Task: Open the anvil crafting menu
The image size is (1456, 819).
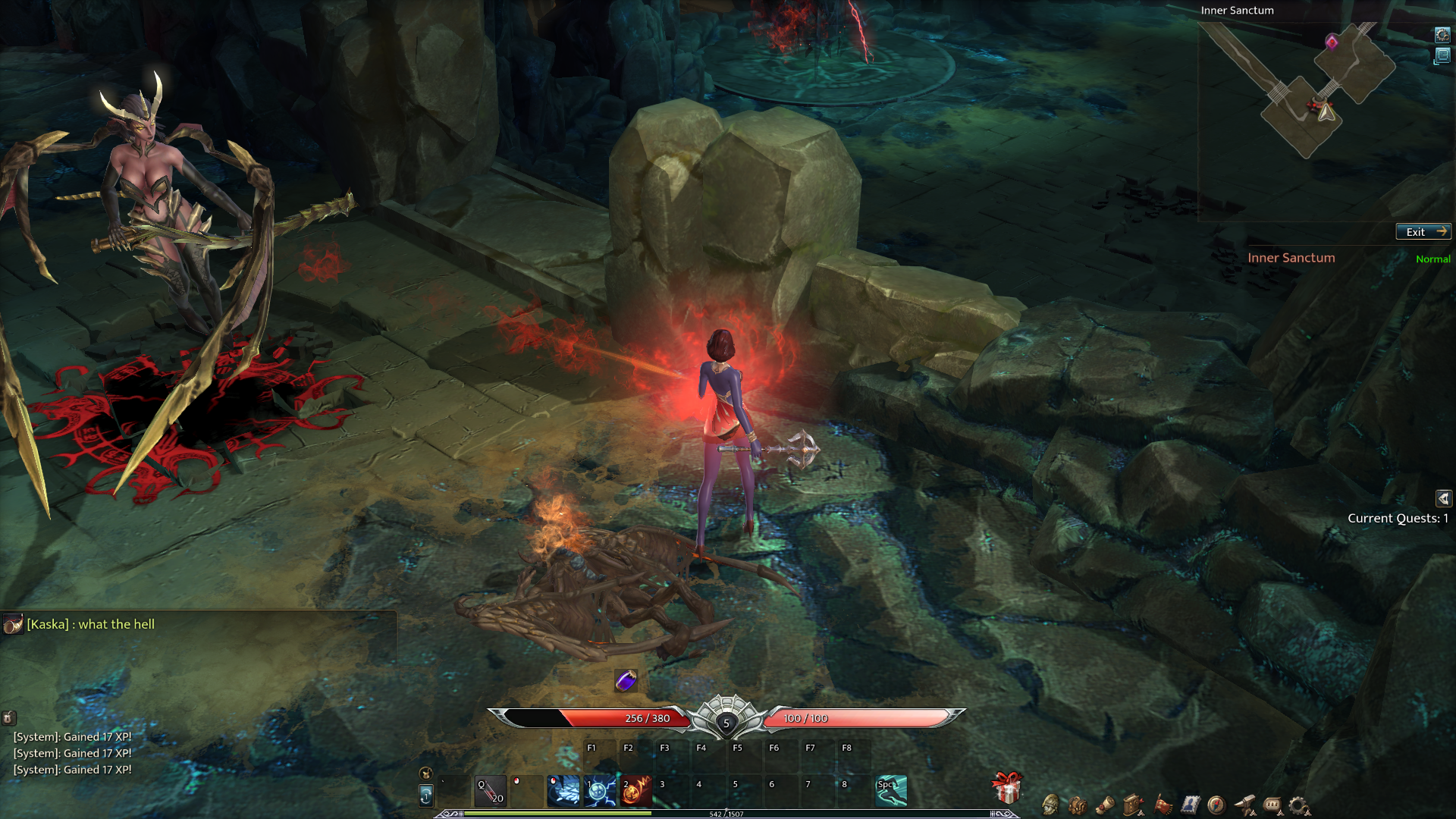Action: coord(1244,805)
